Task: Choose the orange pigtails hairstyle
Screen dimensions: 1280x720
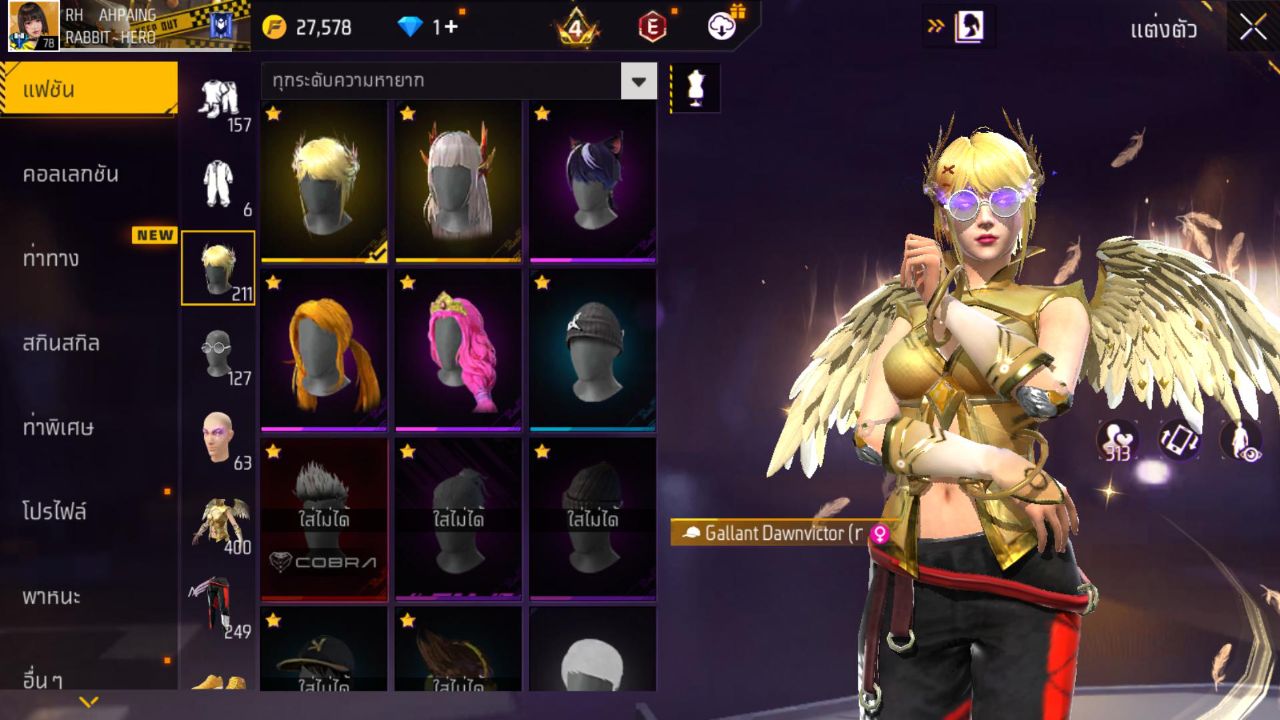Action: coord(324,350)
